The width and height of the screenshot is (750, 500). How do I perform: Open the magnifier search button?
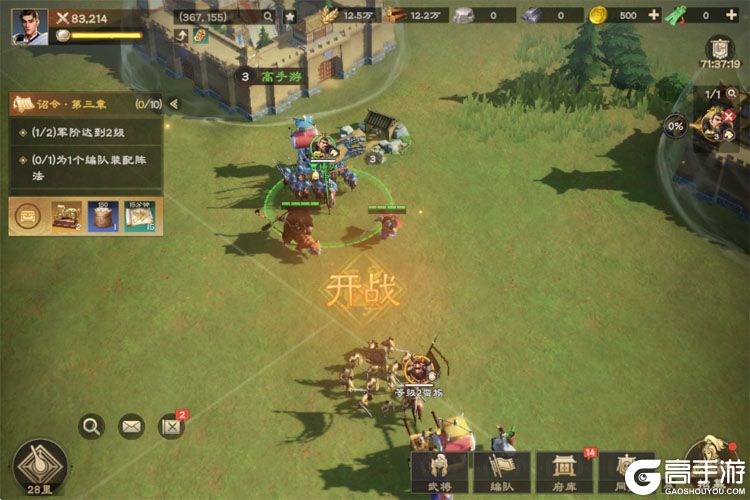coord(91,427)
